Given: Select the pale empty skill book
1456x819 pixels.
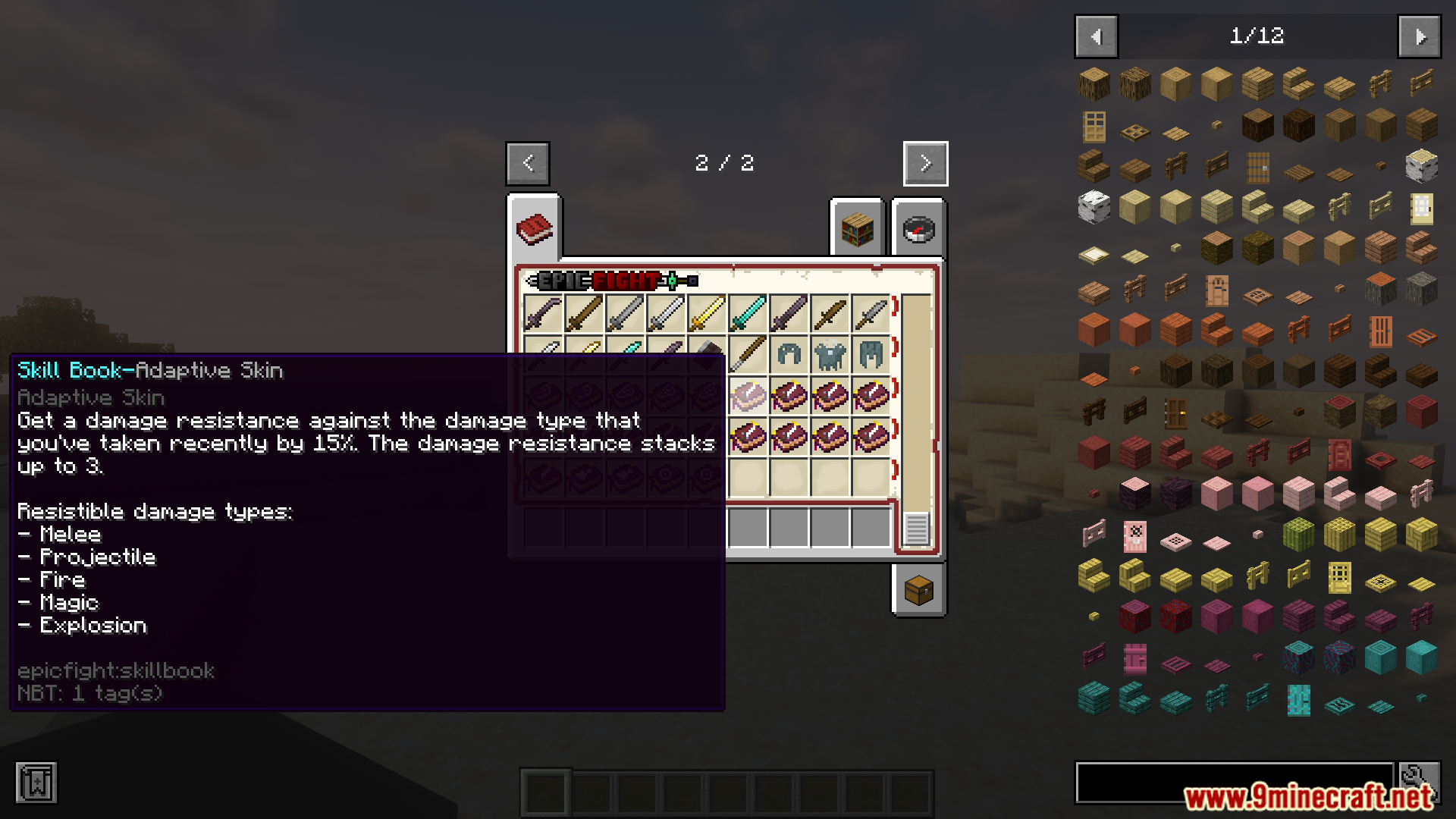Looking at the screenshot, I should [748, 395].
